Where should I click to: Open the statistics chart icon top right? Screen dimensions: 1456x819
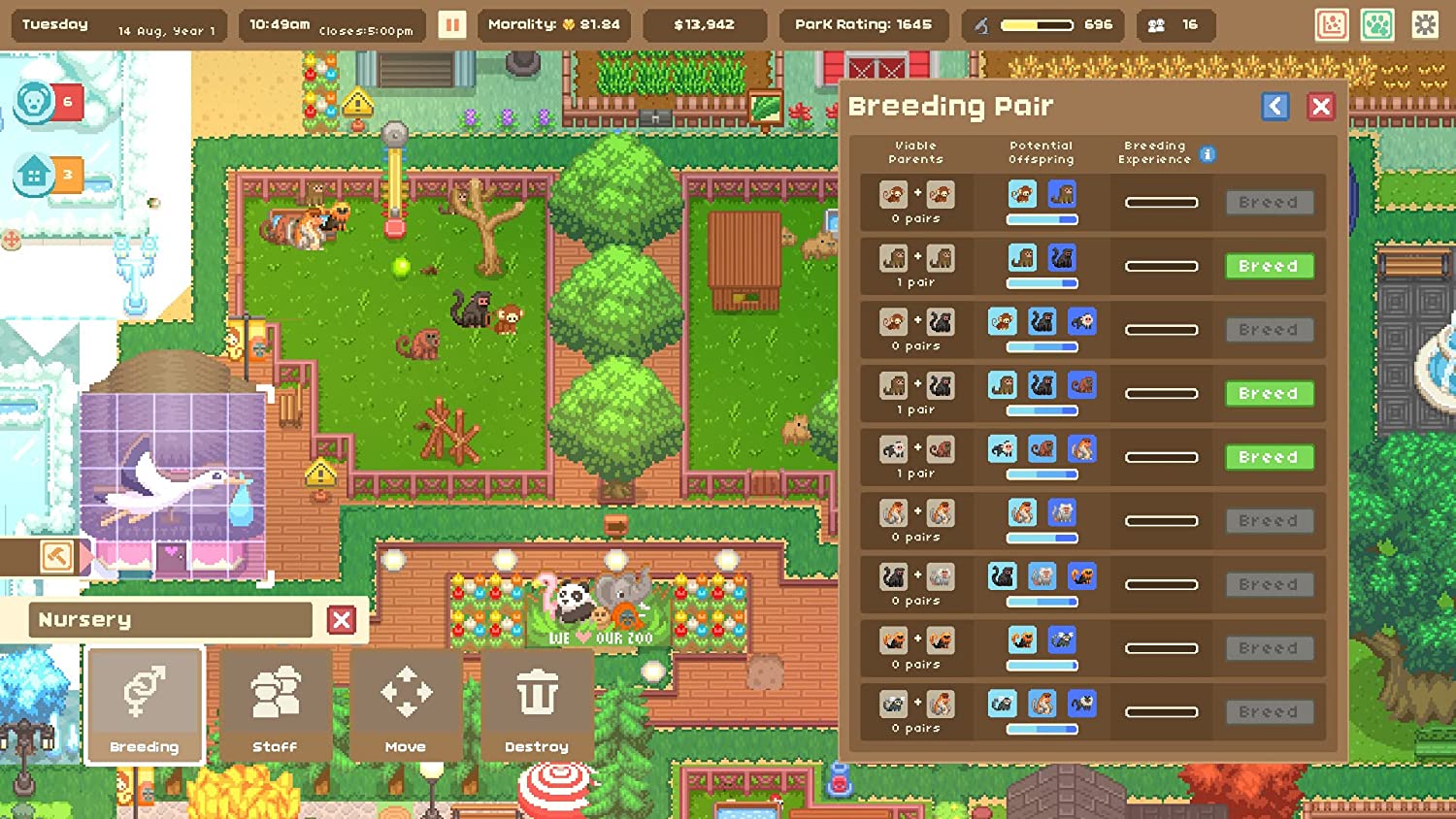pyautogui.click(x=1333, y=24)
